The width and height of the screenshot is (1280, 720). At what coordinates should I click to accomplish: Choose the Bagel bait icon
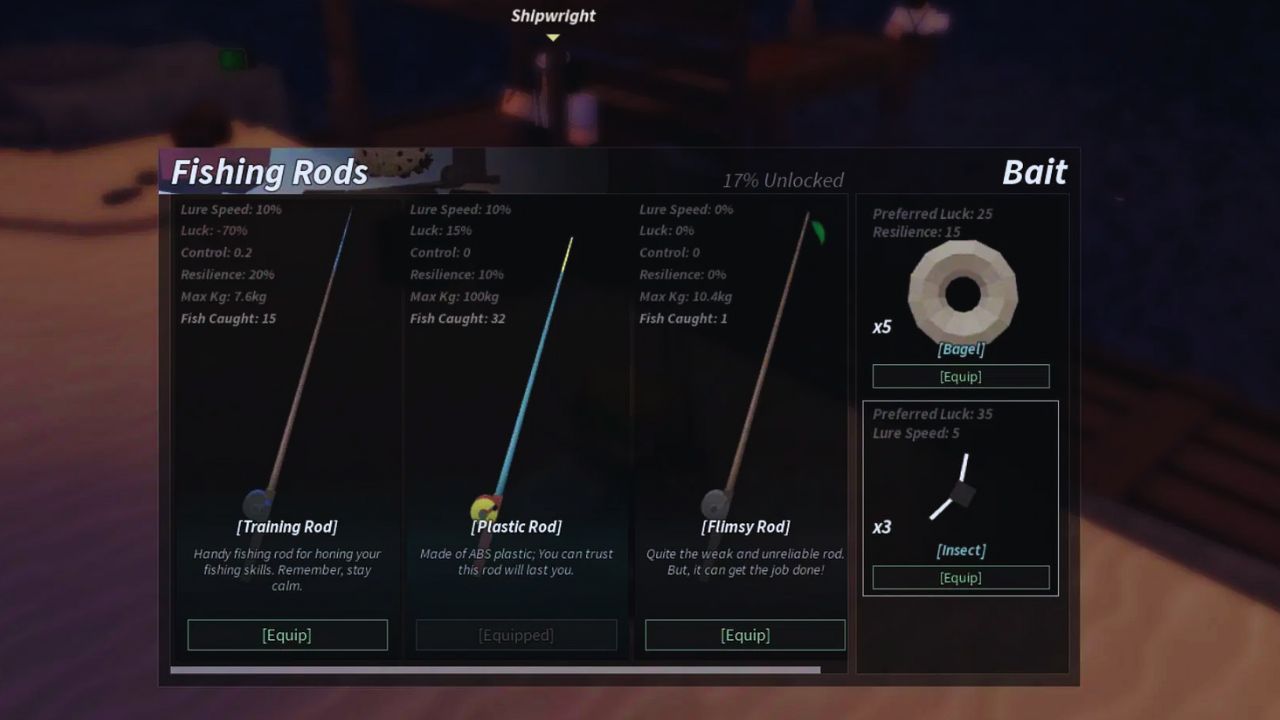point(962,293)
